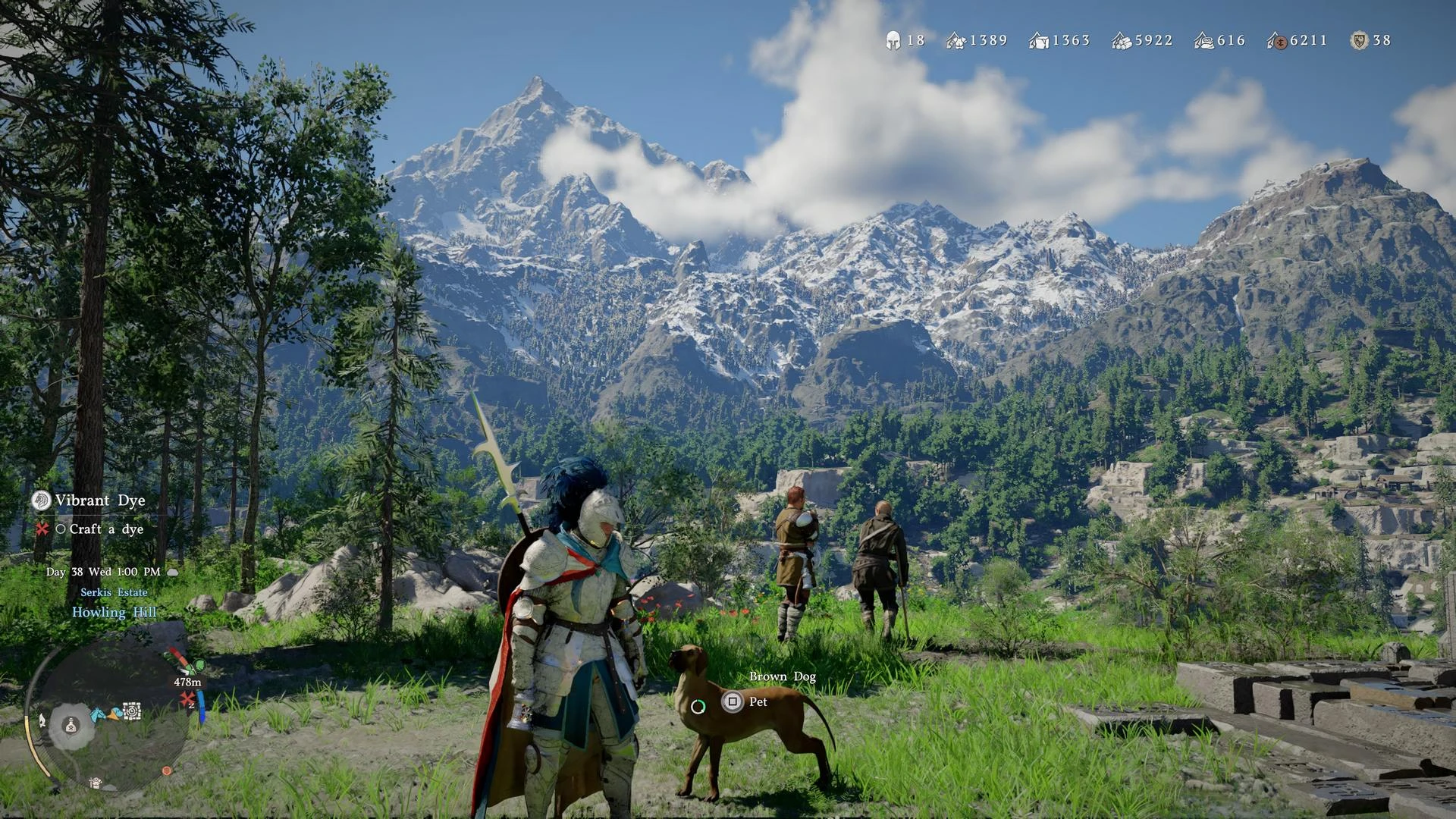Image resolution: width=1456 pixels, height=819 pixels.
Task: Click the blue horse marker on minimap
Action: tap(98, 714)
